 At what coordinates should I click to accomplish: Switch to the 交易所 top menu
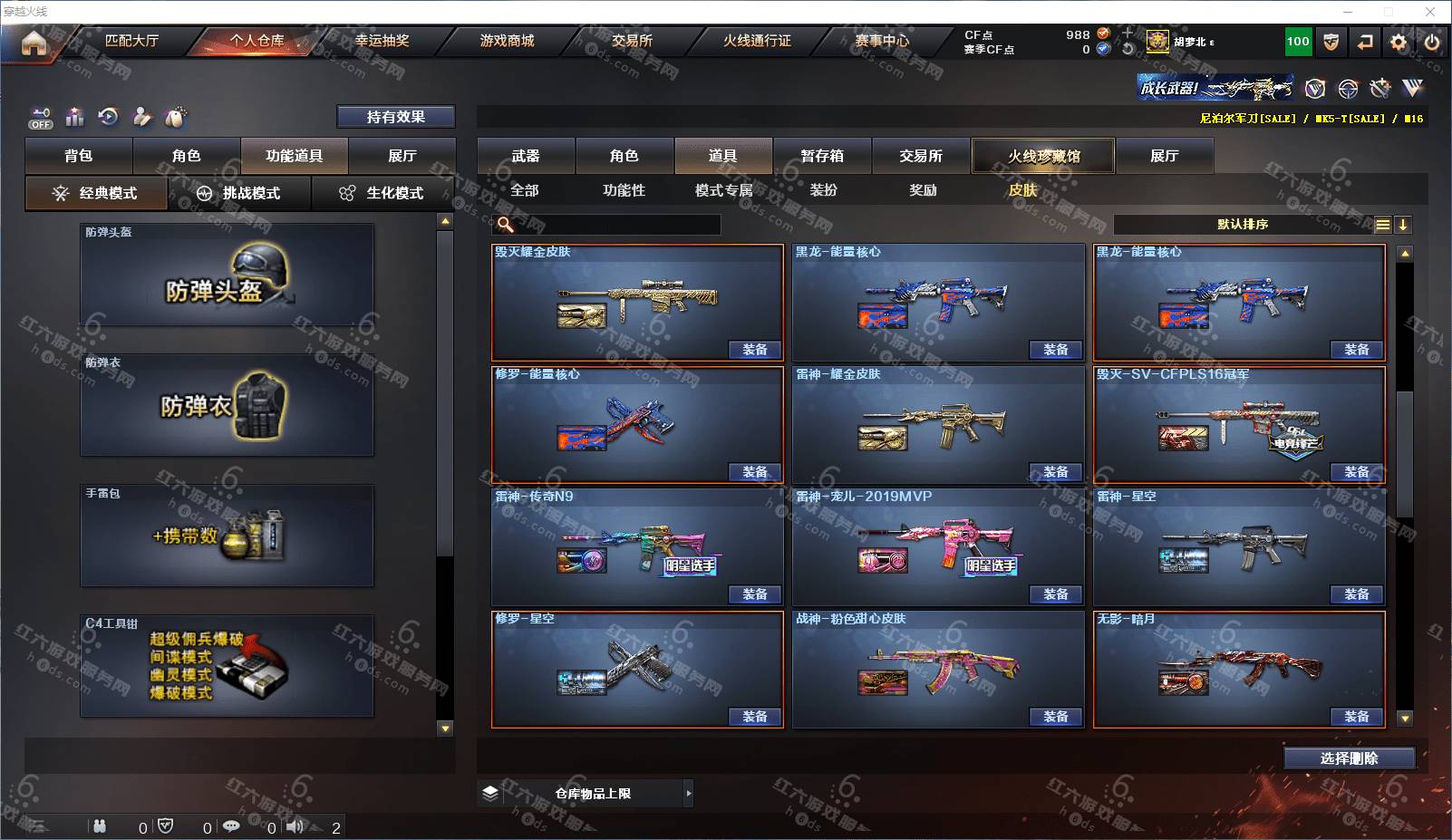(x=632, y=41)
